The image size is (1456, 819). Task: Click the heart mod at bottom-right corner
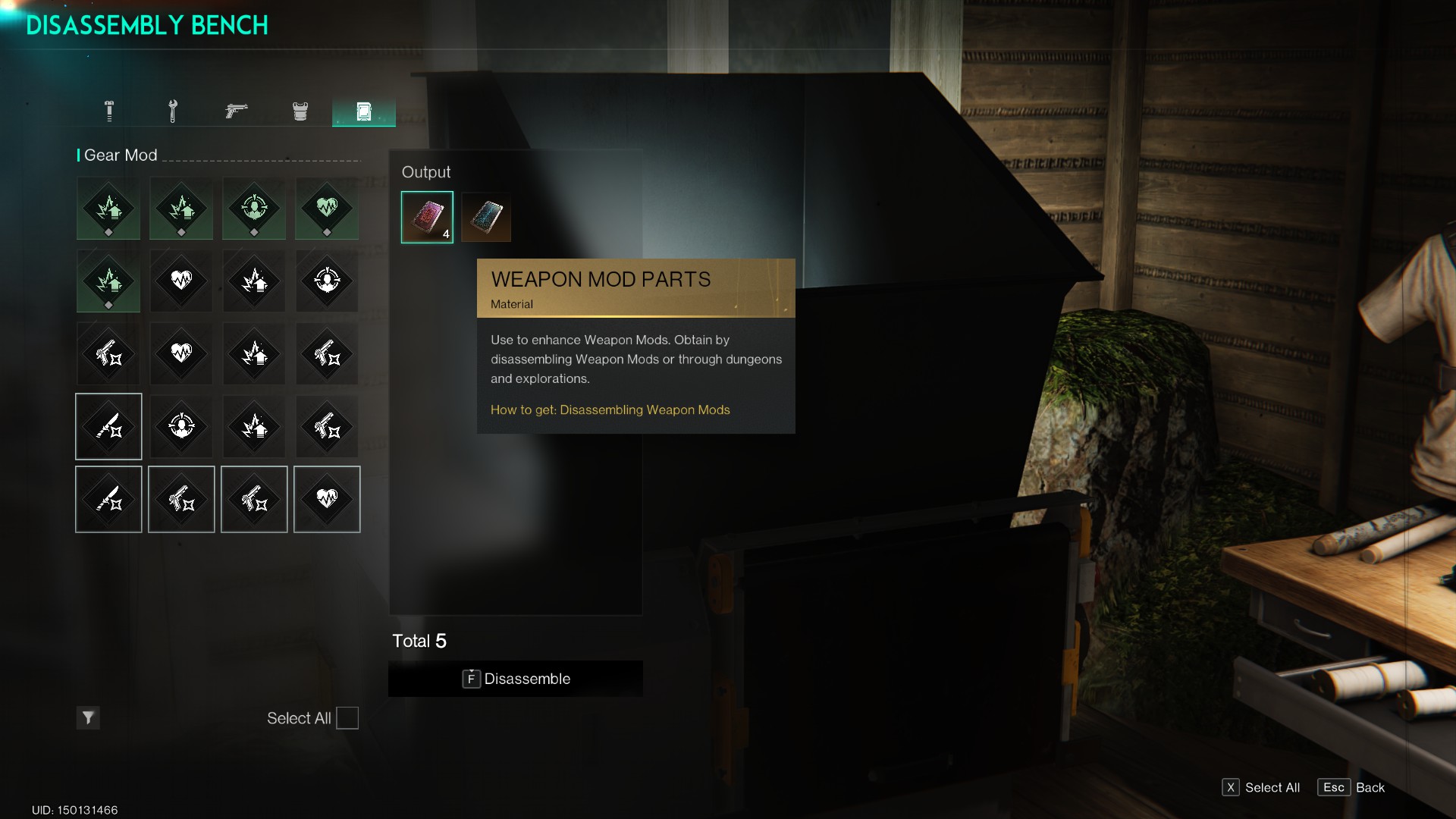click(327, 499)
